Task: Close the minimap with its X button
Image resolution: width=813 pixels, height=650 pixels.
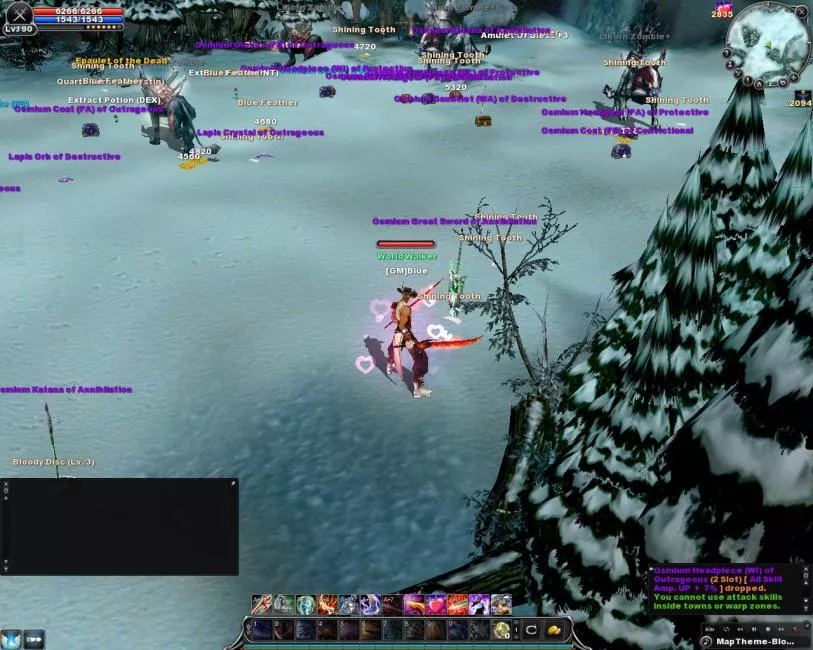Action: [803, 12]
